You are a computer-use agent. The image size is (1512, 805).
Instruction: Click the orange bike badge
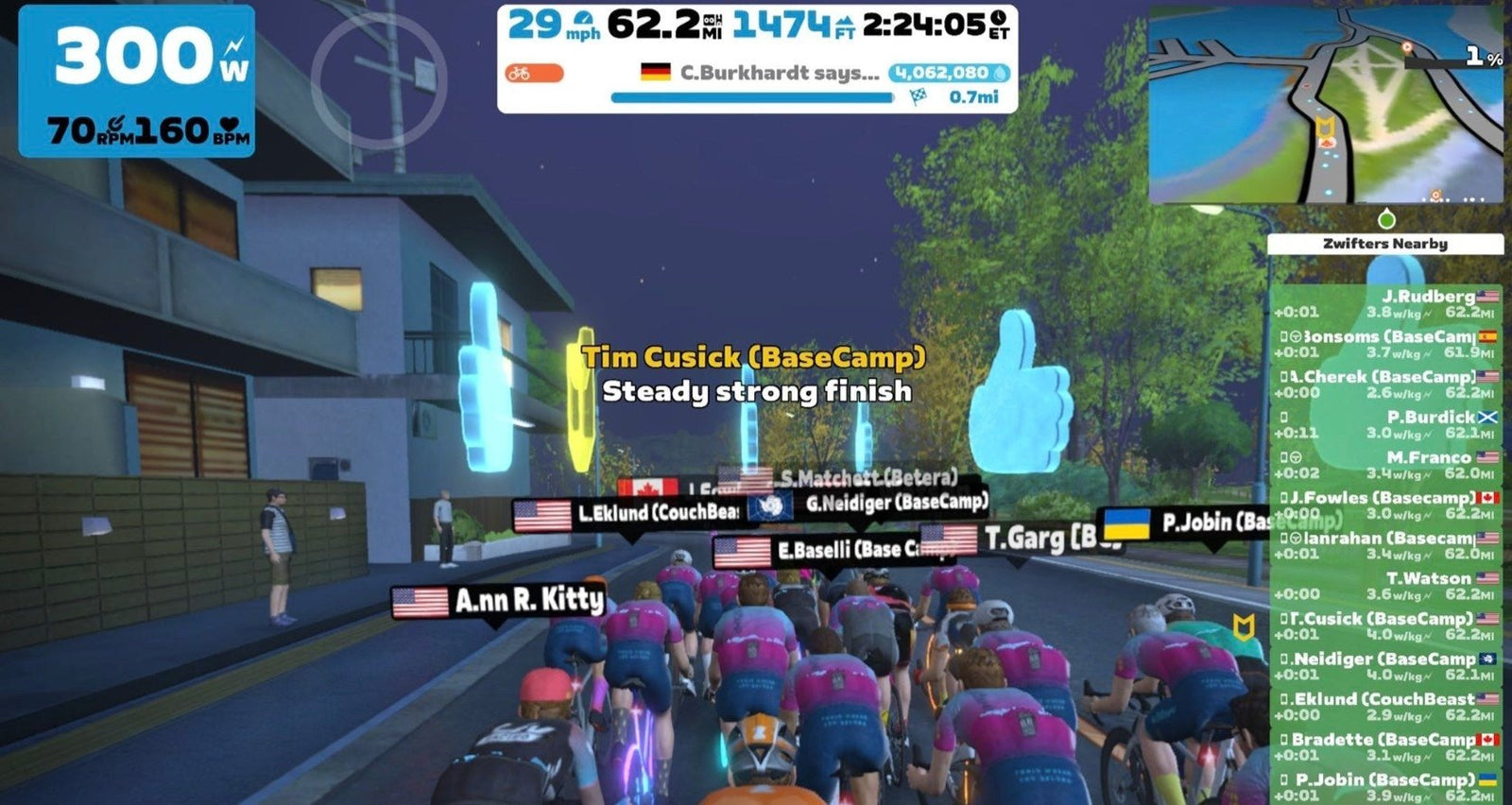click(x=534, y=73)
